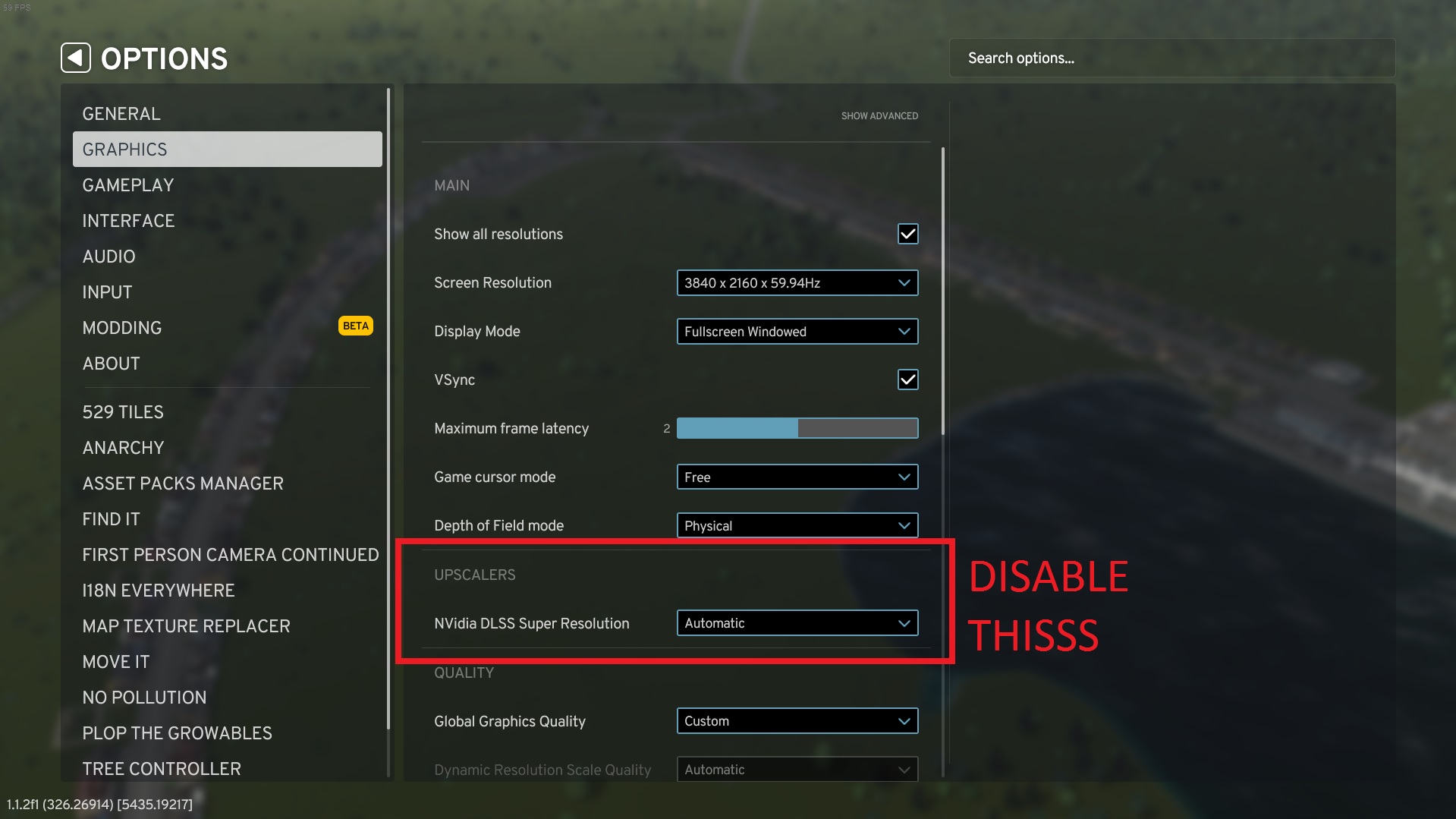The width and height of the screenshot is (1456, 819).
Task: Select the ASSET PACKS MANAGER entry
Action: pos(183,483)
